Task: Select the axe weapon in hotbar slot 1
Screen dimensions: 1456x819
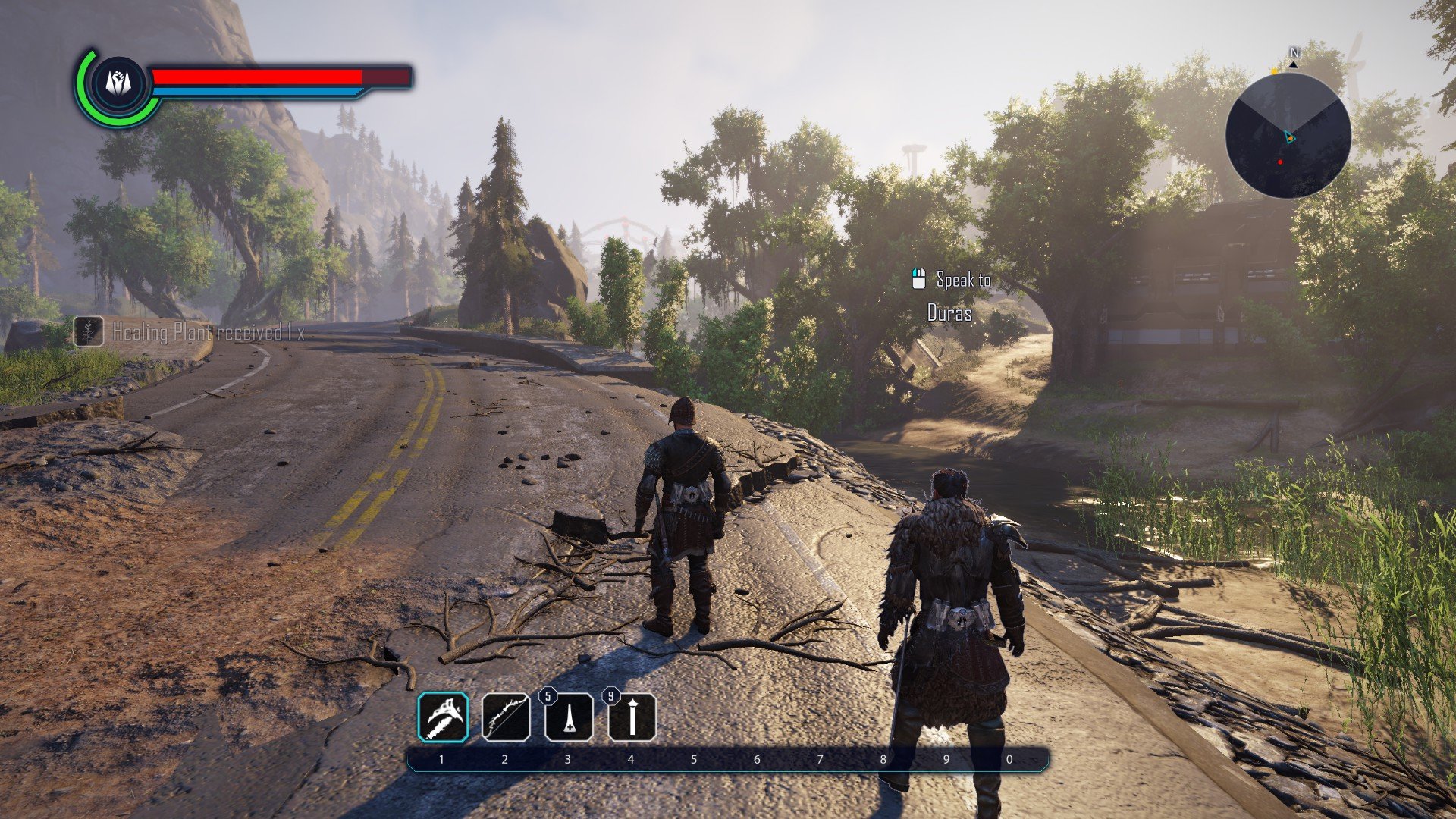Action: click(x=443, y=717)
